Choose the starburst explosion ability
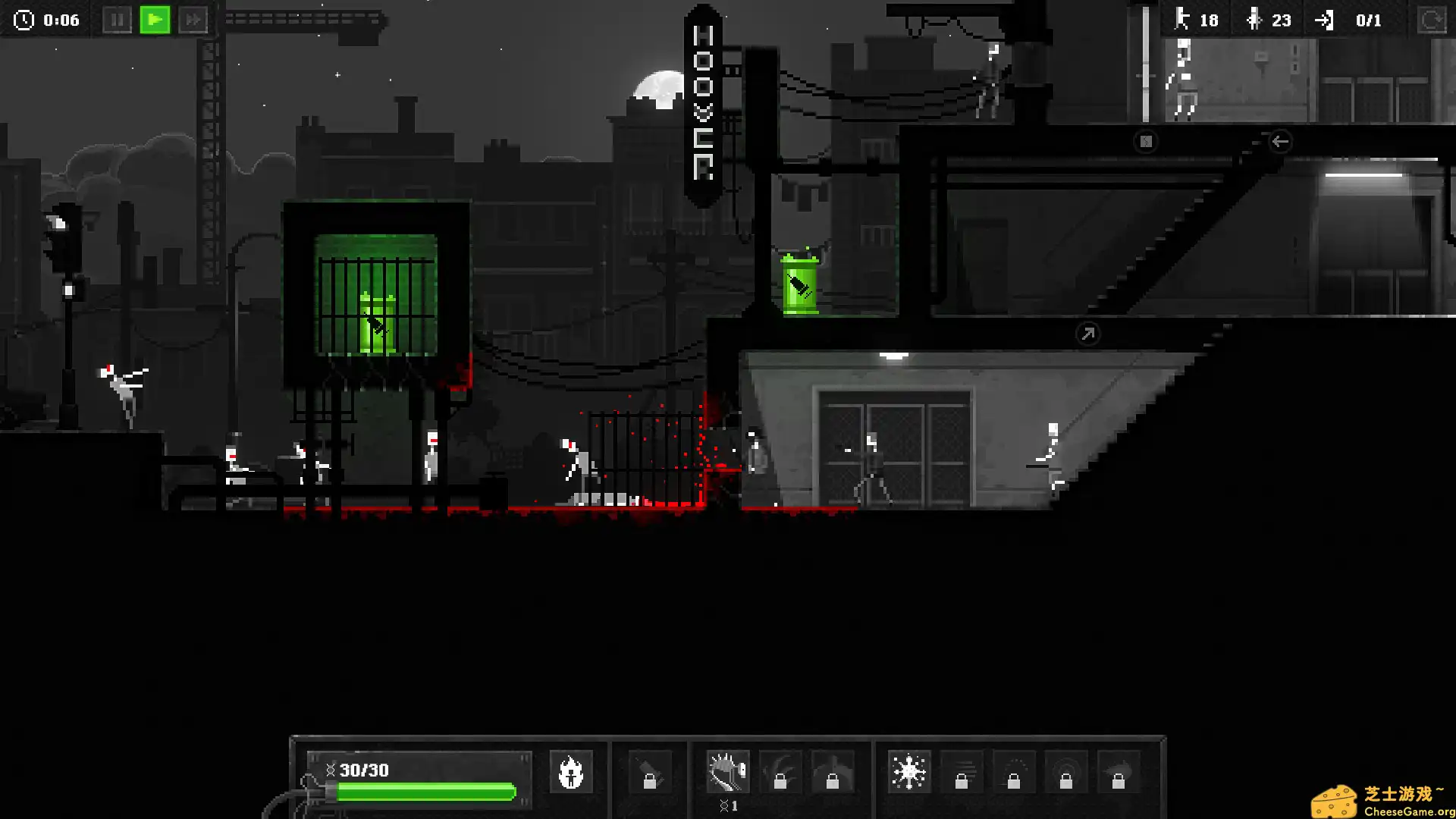The height and width of the screenshot is (819, 1456). (x=908, y=773)
